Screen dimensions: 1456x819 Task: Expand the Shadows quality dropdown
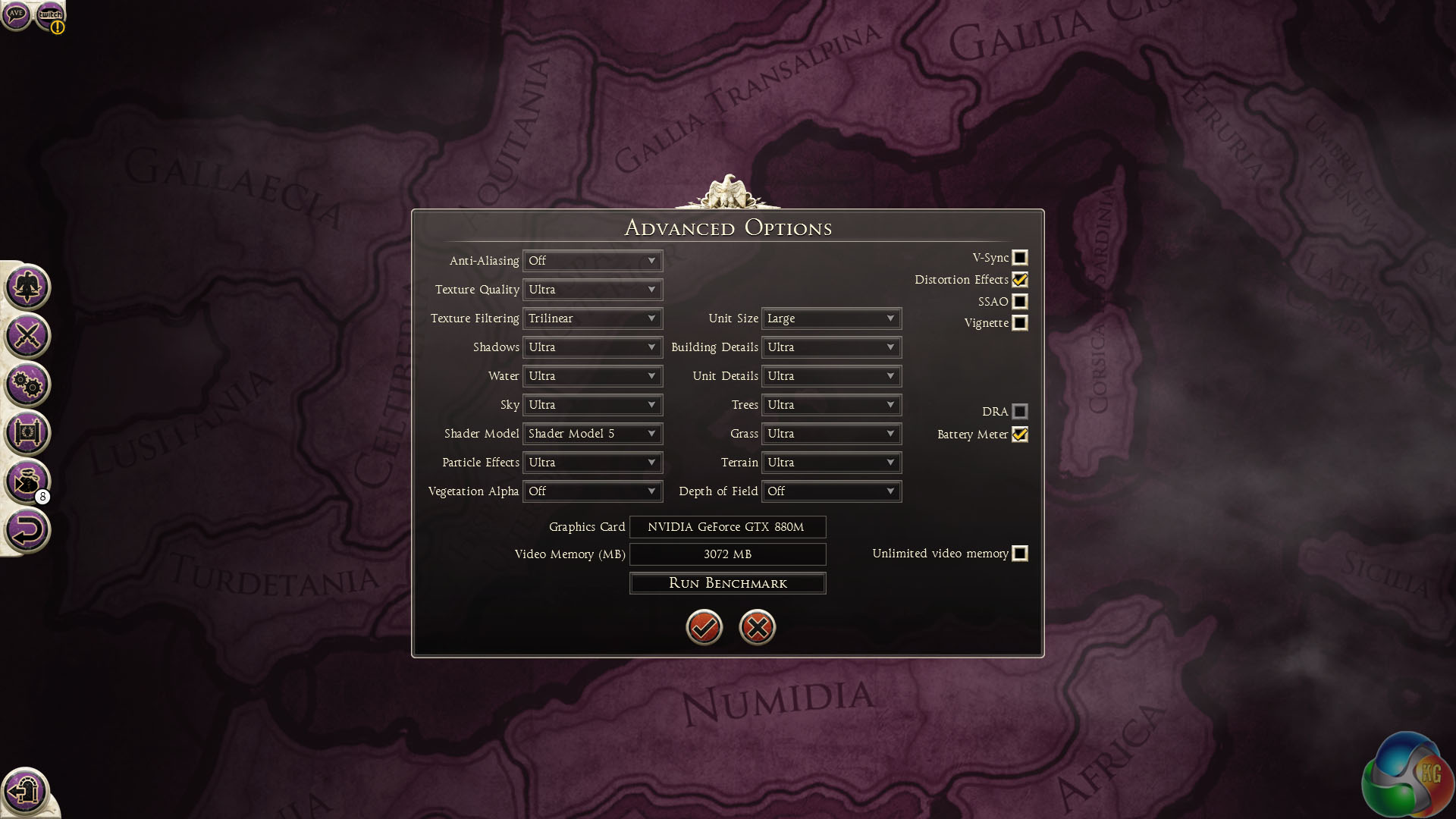point(592,347)
